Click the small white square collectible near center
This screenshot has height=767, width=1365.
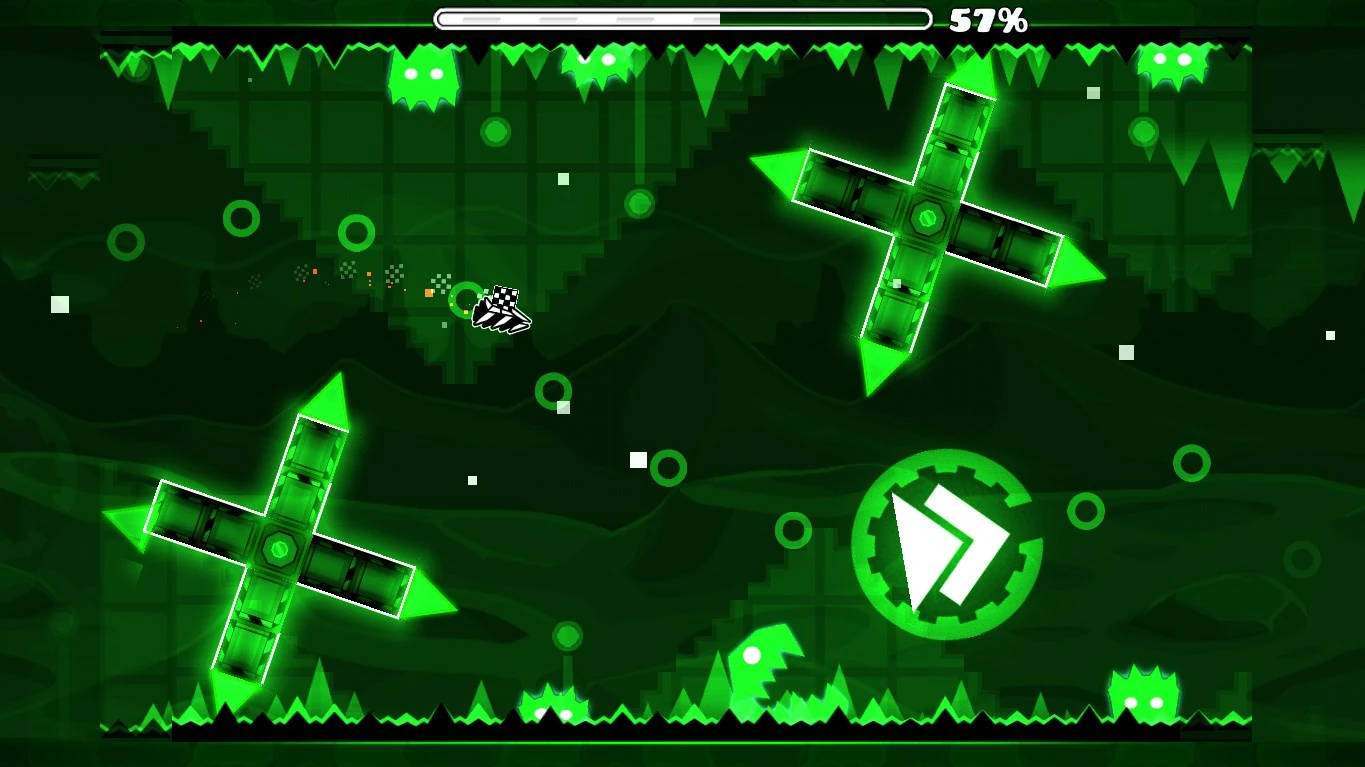[x=637, y=459]
